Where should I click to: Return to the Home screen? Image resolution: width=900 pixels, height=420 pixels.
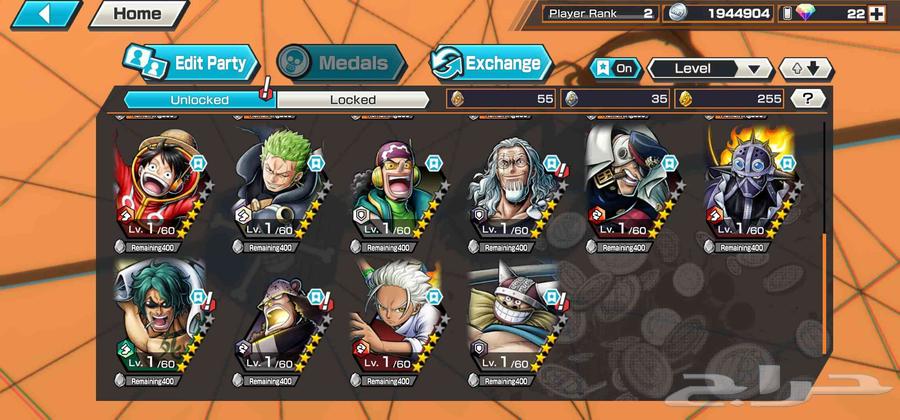137,14
